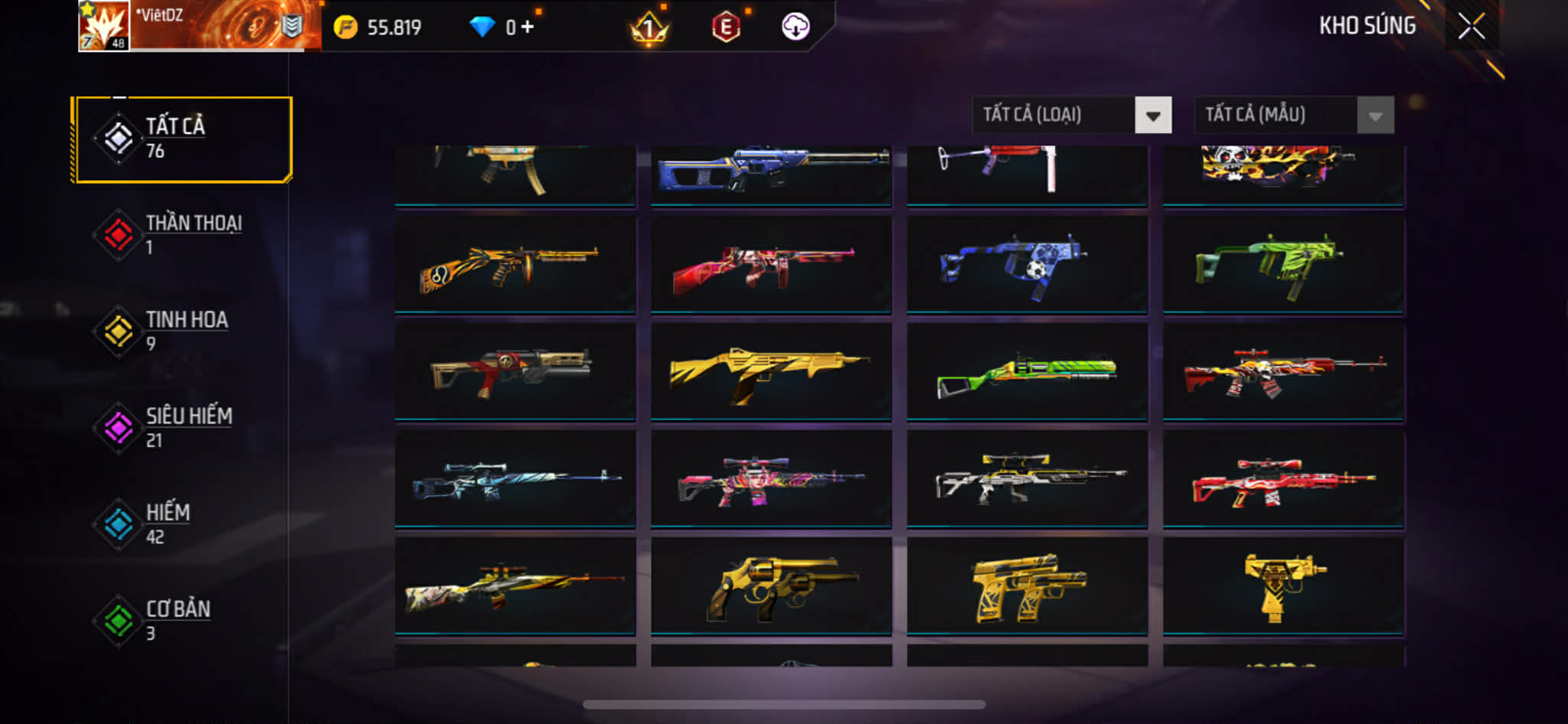Viewport: 1568px width, 724px height.
Task: Add diamonds with the plus button
Action: (527, 28)
